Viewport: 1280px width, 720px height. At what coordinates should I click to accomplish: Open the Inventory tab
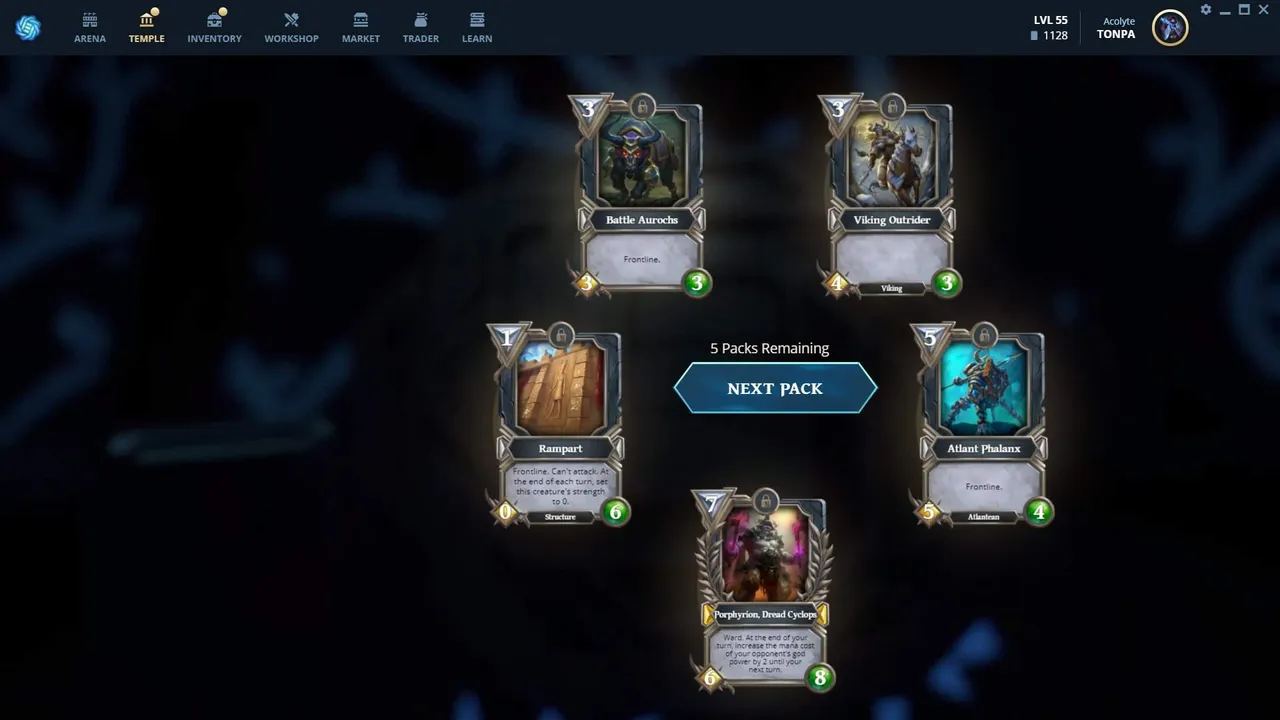(x=214, y=27)
